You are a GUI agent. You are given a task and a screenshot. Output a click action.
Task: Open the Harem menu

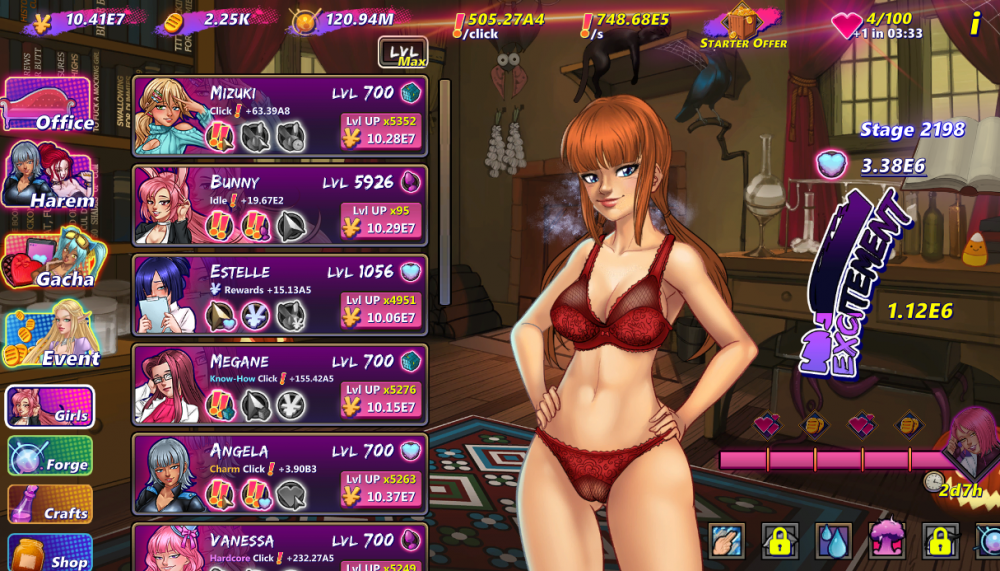pyautogui.click(x=49, y=177)
